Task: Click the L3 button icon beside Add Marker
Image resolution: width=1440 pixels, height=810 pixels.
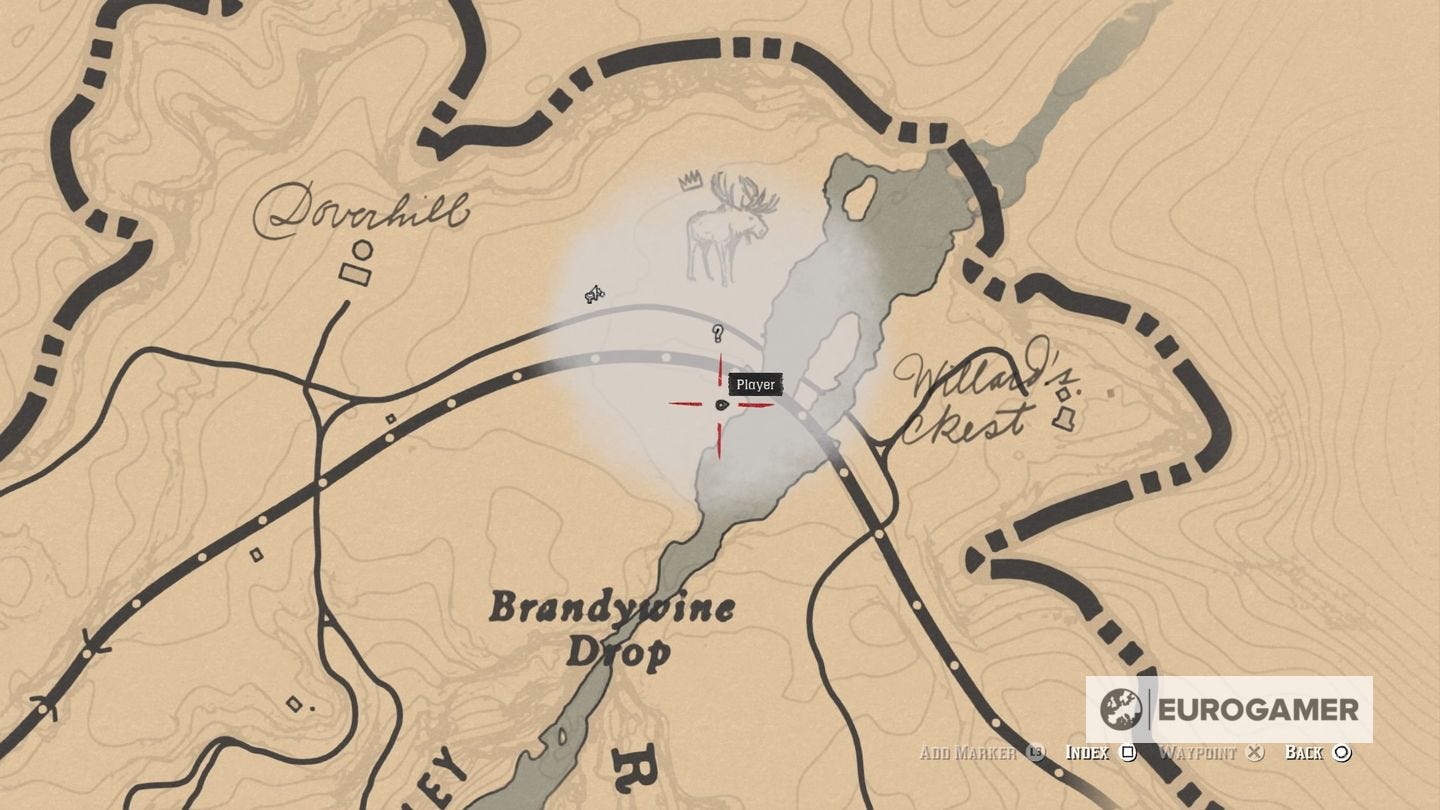Action: [1034, 753]
